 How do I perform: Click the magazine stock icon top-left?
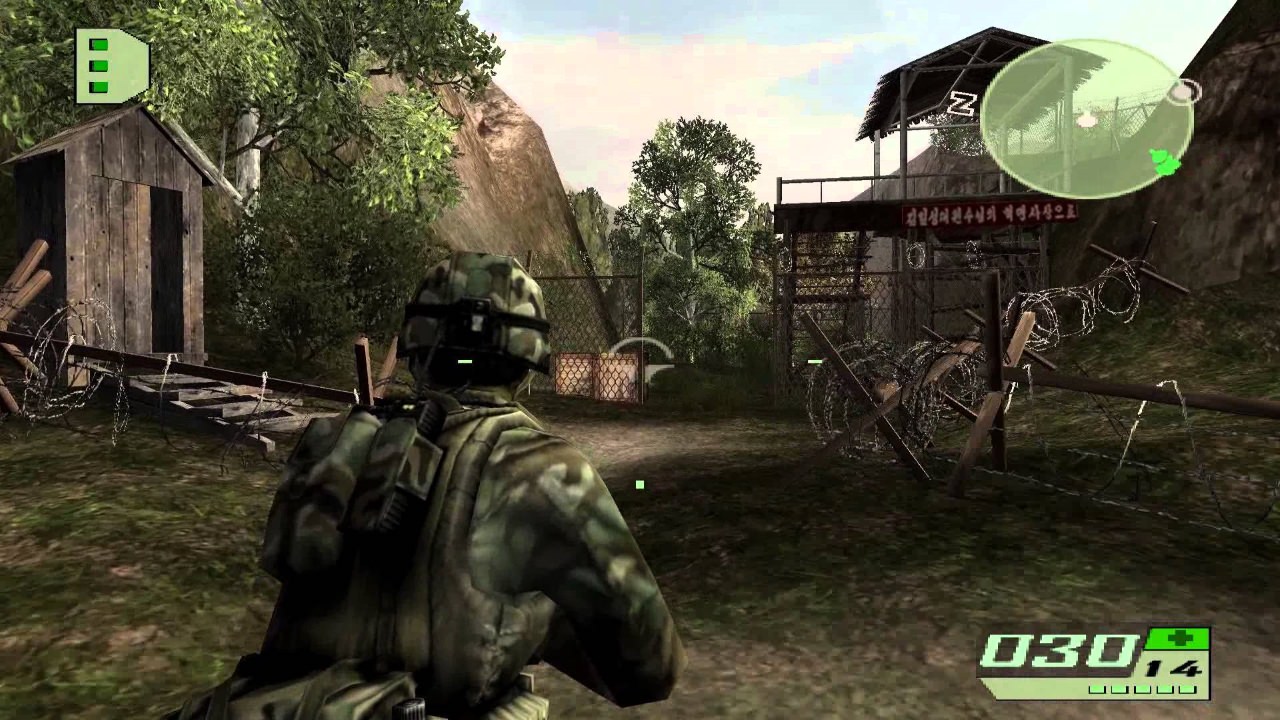[110, 65]
